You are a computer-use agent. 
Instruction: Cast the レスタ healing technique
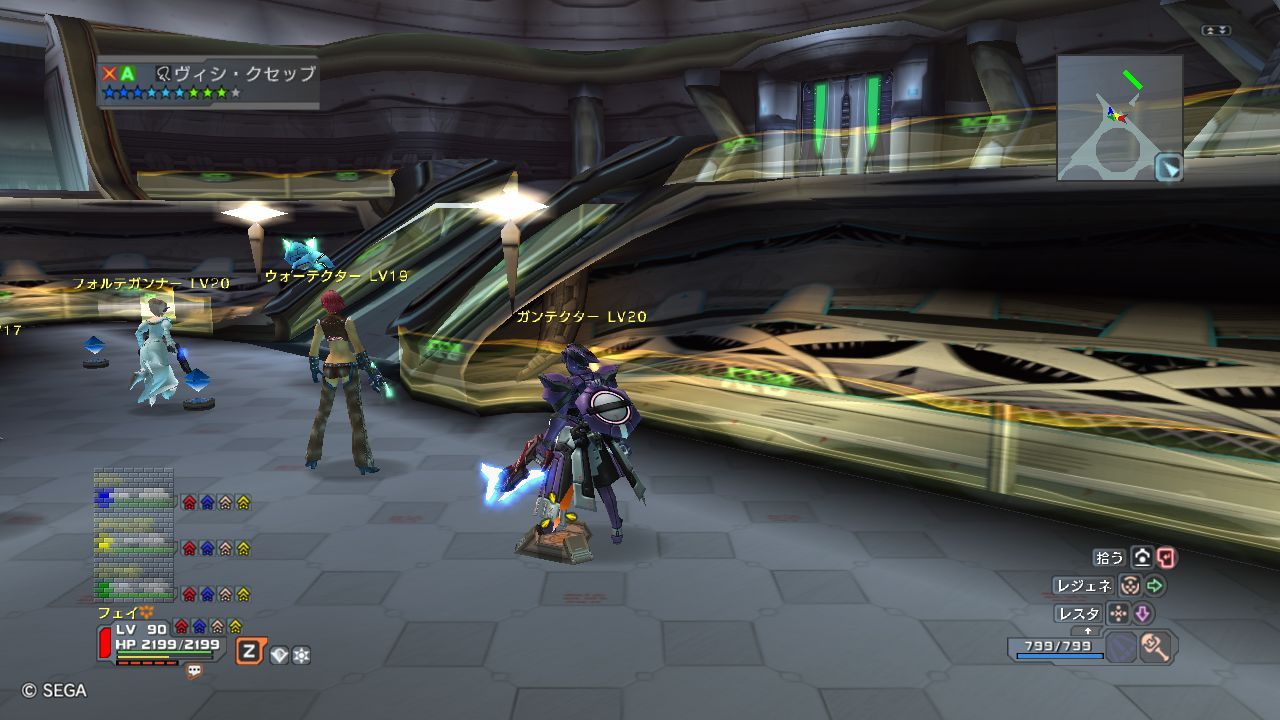1078,613
